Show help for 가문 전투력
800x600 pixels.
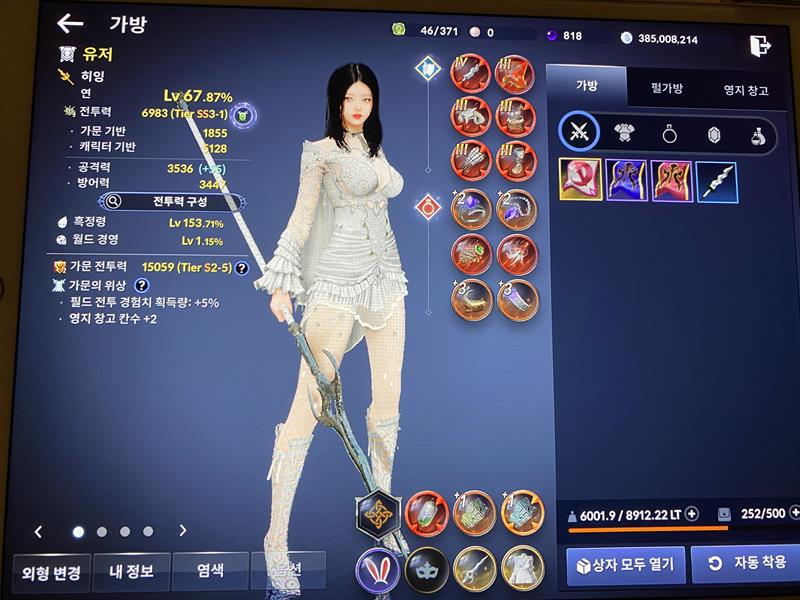(x=241, y=267)
